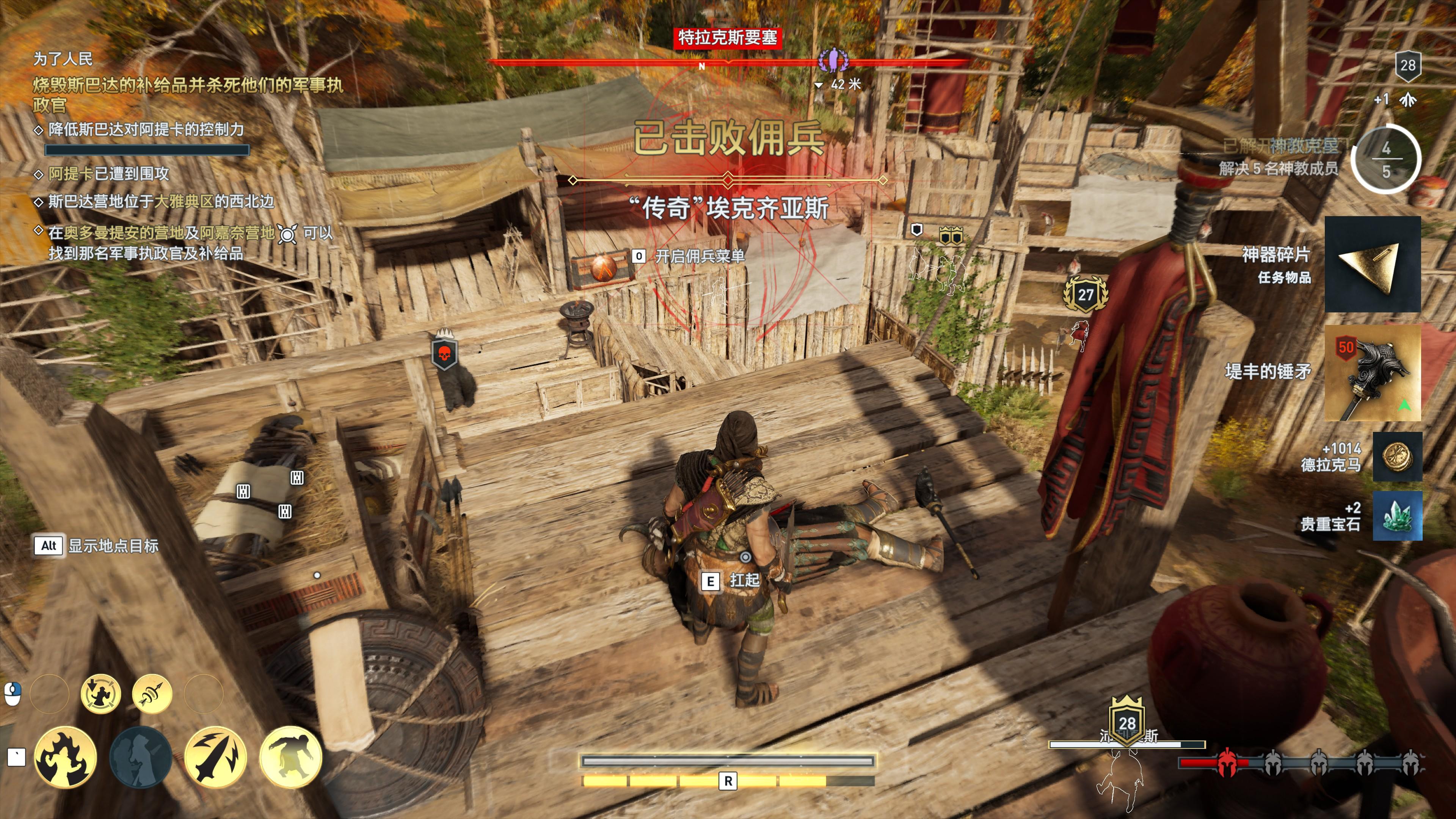Viewport: 1456px width, 819px height.
Task: Select the crowned level 28 enemy badge
Action: click(x=1127, y=722)
